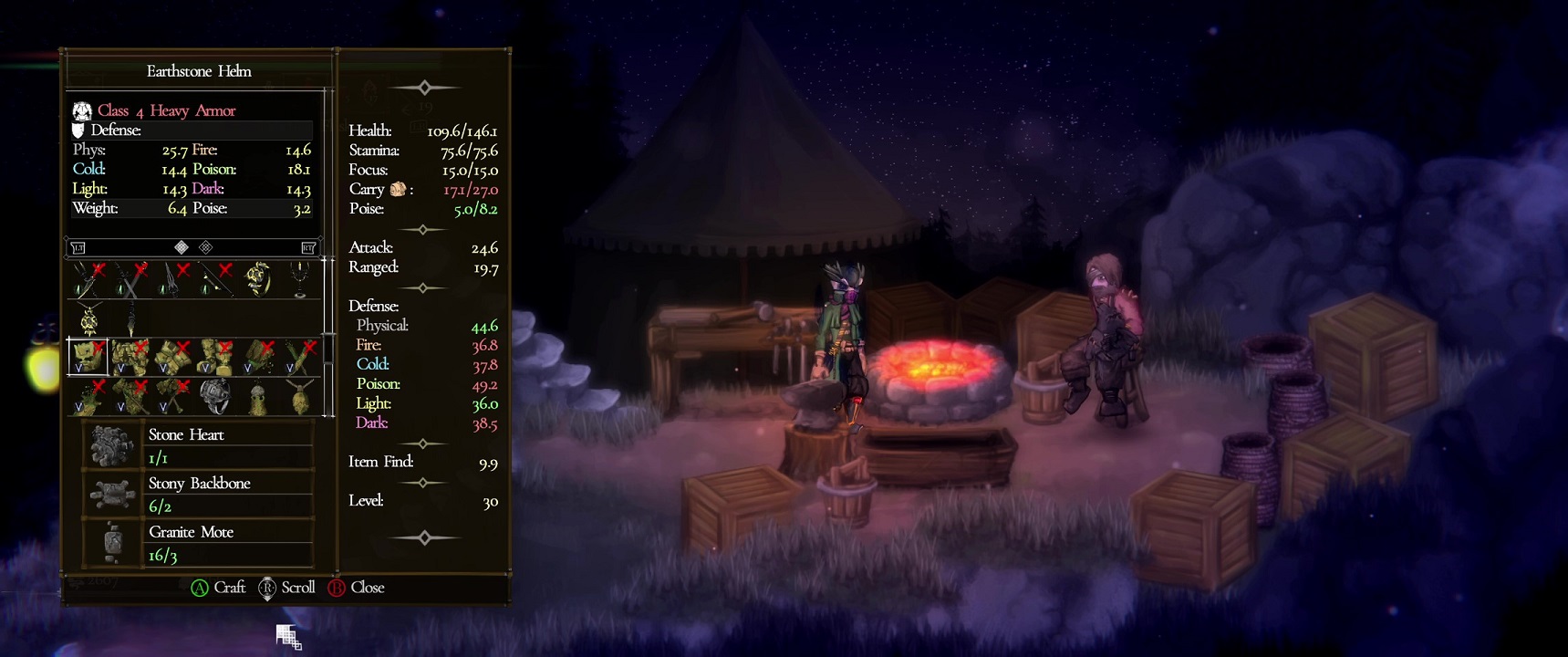Choose the earthstone gauntlets recipe
The image size is (1568, 657).
[x=172, y=356]
